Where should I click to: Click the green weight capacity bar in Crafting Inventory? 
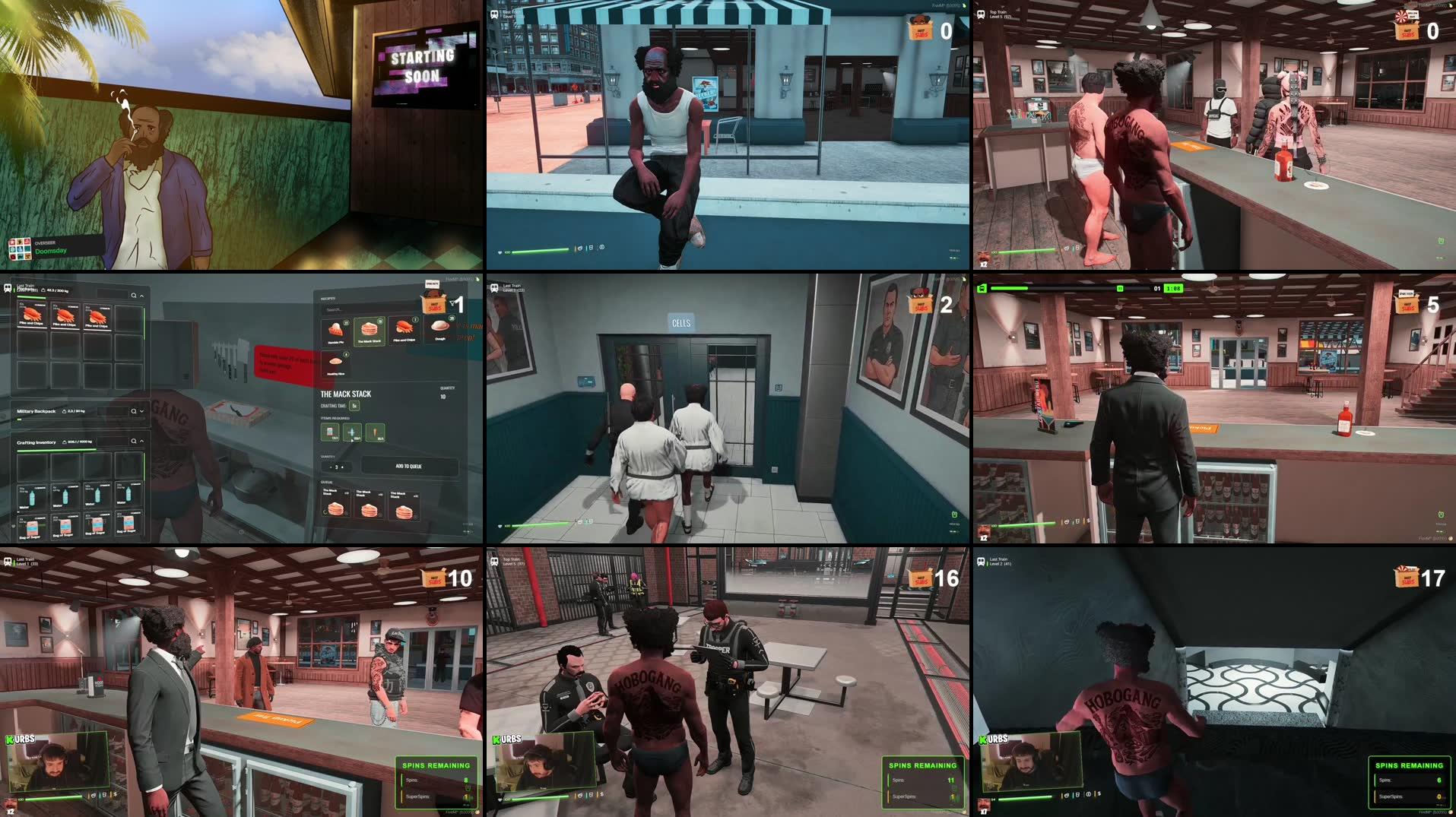(x=57, y=448)
